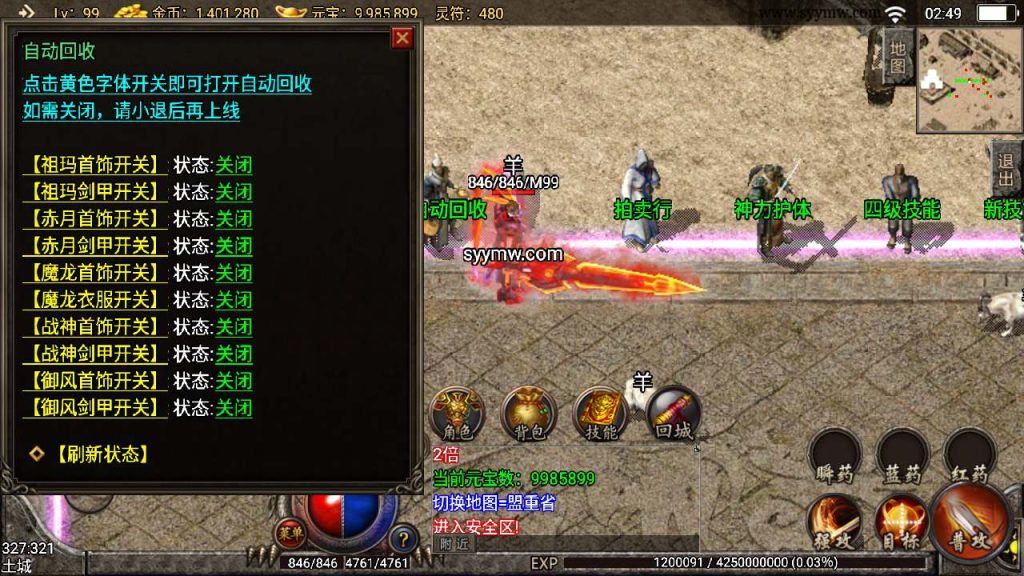Image resolution: width=1024 pixels, height=576 pixels.
Task: Turn on the 赤月首饰开关 option
Action: tap(95, 218)
